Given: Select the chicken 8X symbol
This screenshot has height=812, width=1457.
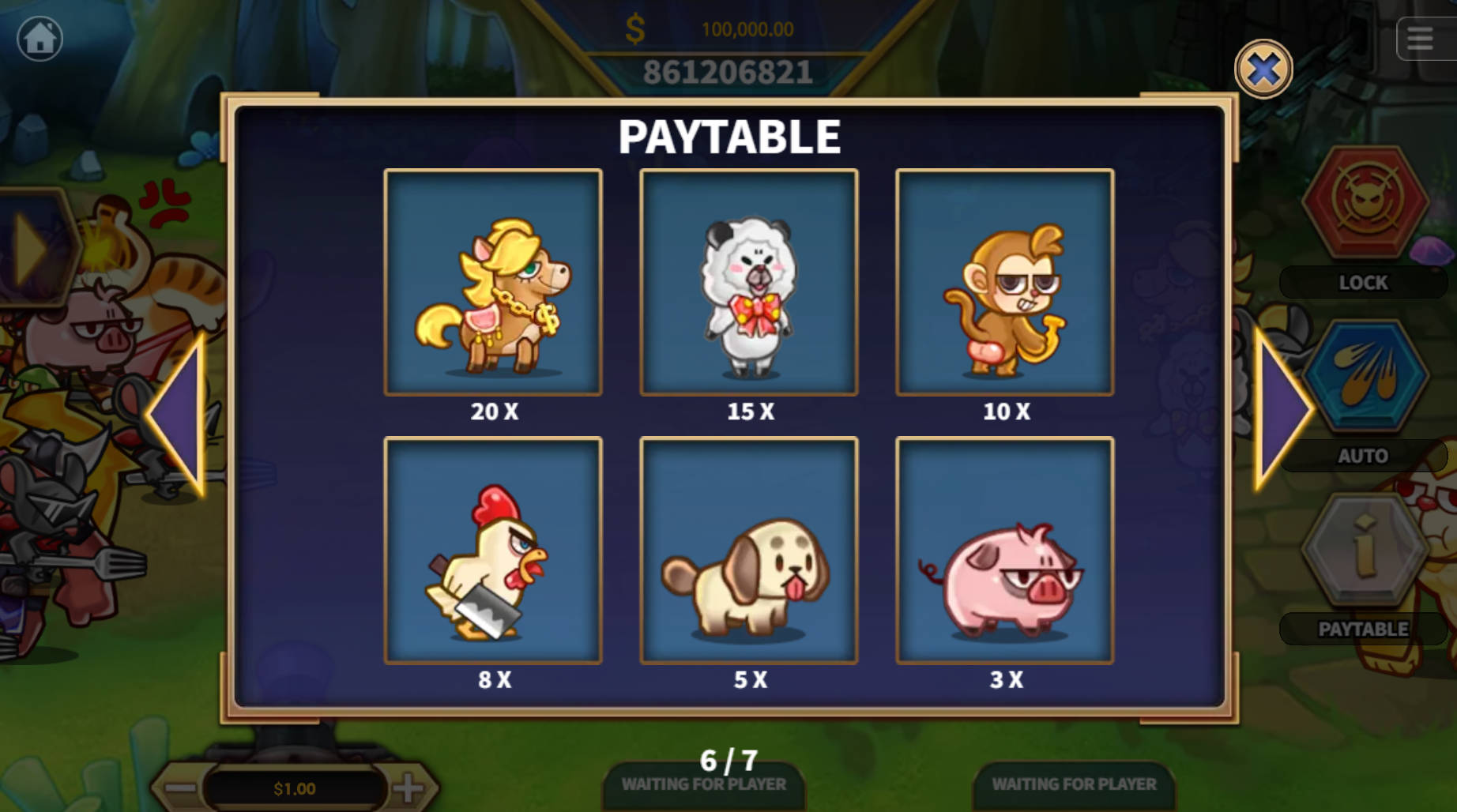Looking at the screenshot, I should 493,550.
